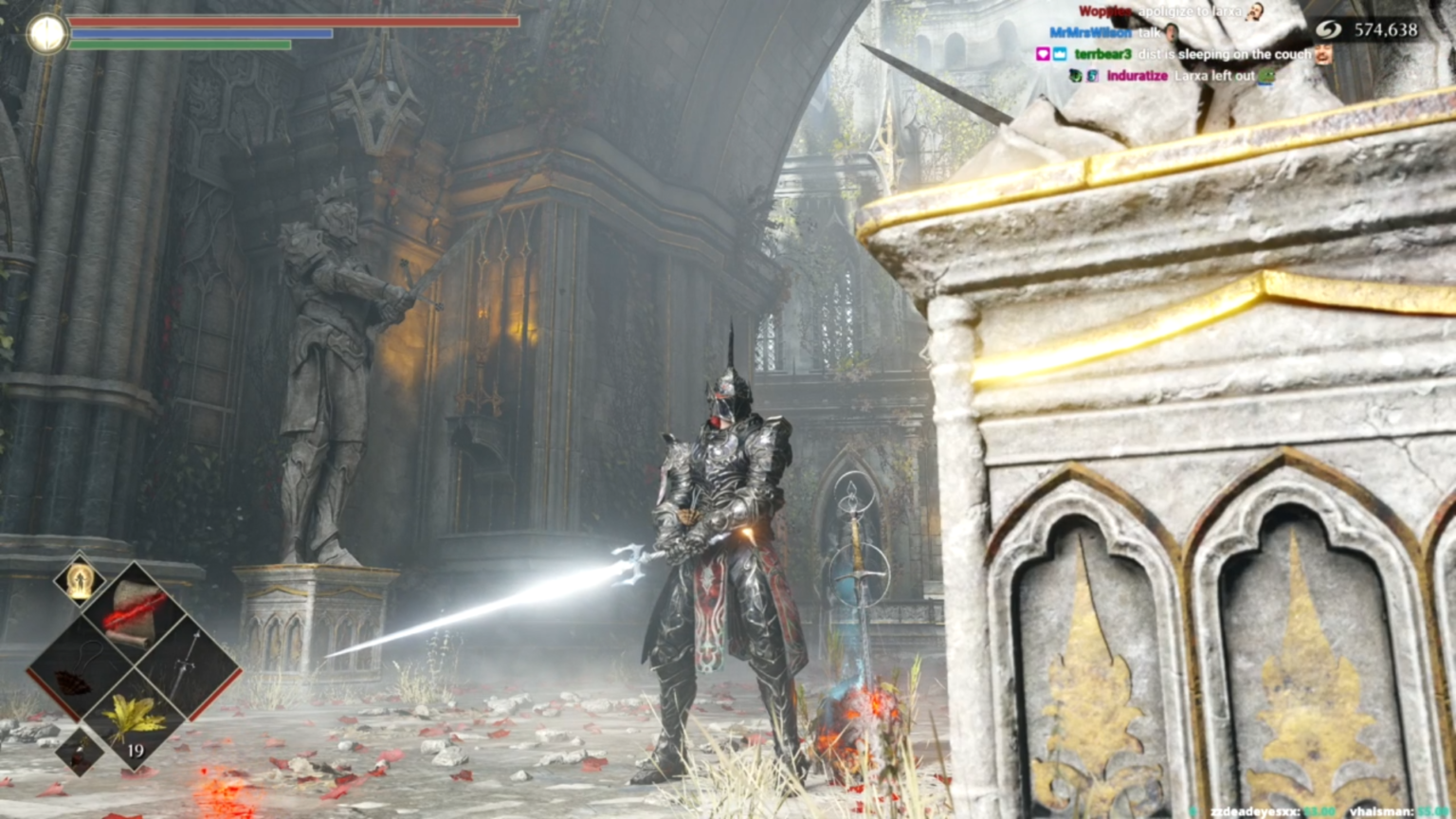Click the face emote next to MrMrsWilson's 'talk'

coord(1171,33)
